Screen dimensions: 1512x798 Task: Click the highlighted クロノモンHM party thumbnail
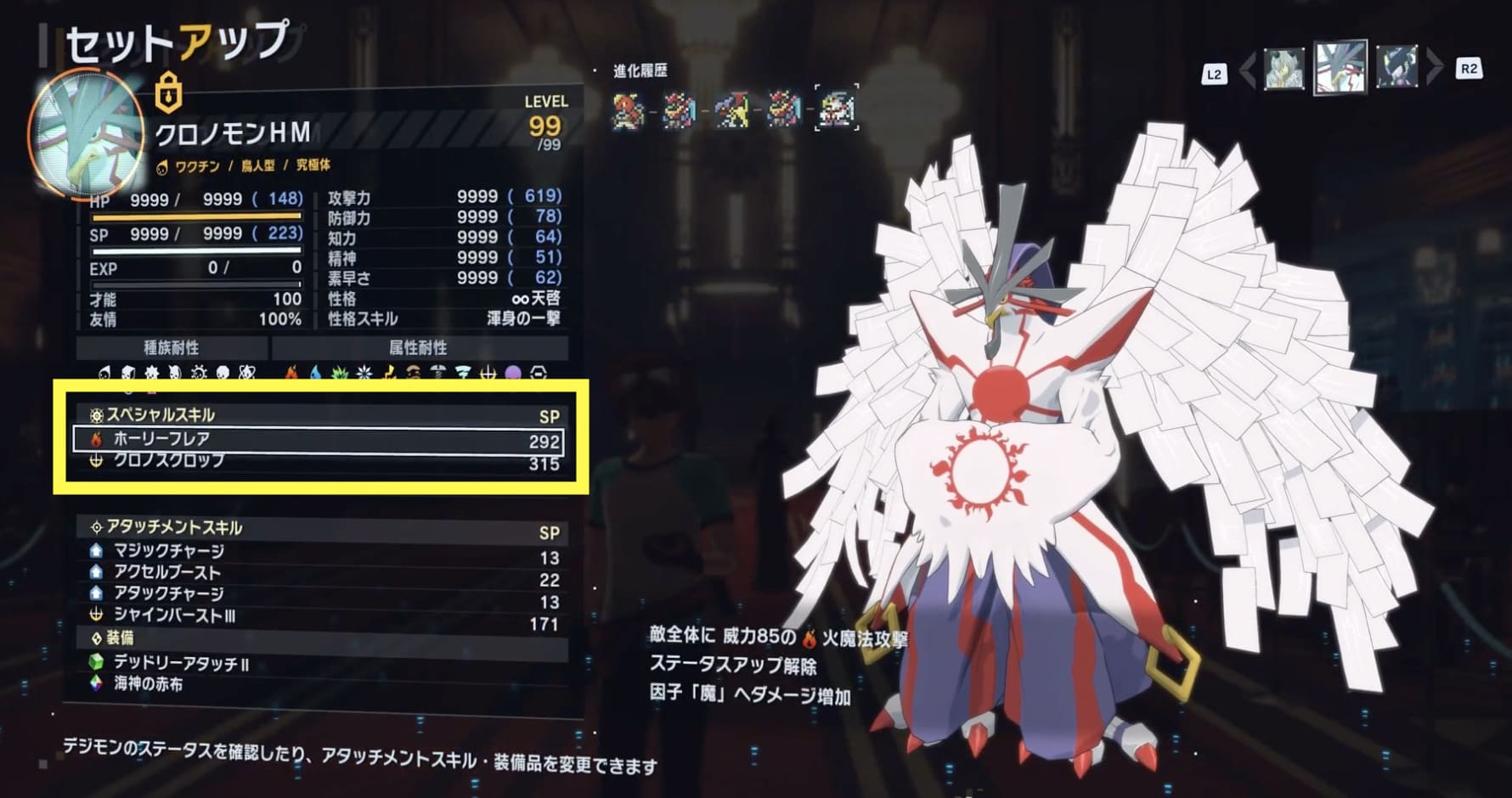[1340, 67]
